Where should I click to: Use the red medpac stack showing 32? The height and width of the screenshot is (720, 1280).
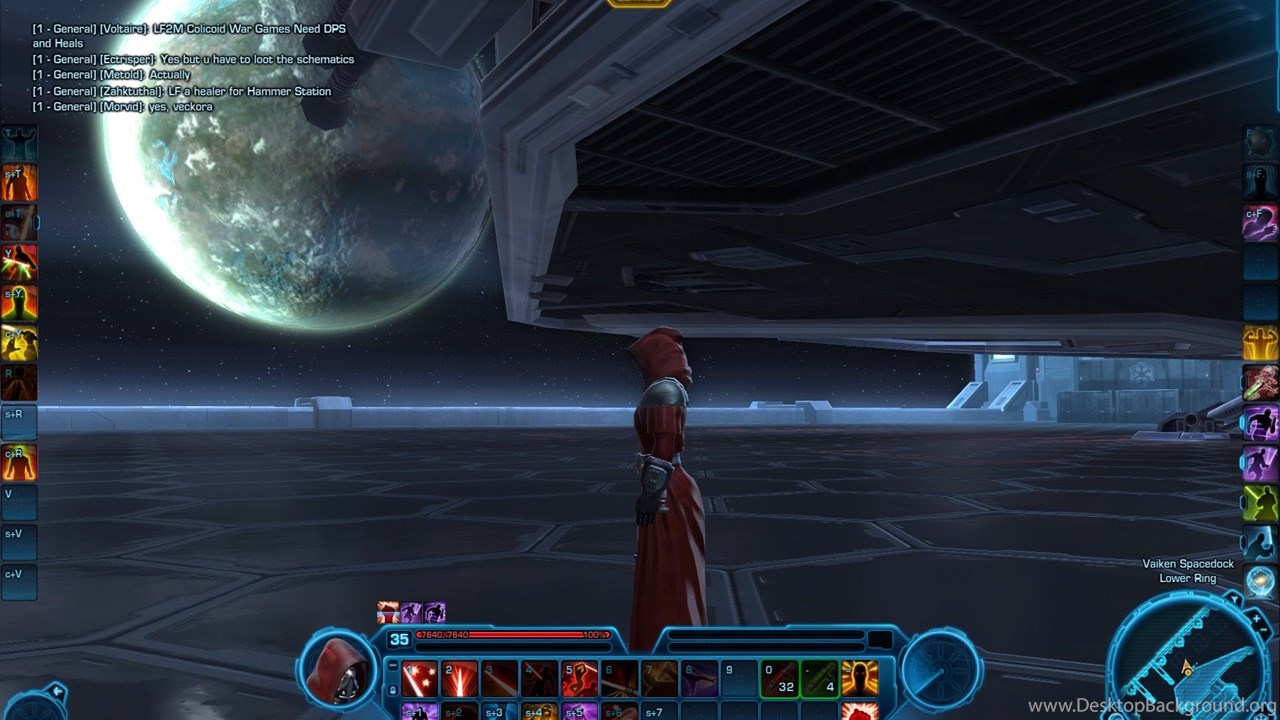click(x=780, y=679)
